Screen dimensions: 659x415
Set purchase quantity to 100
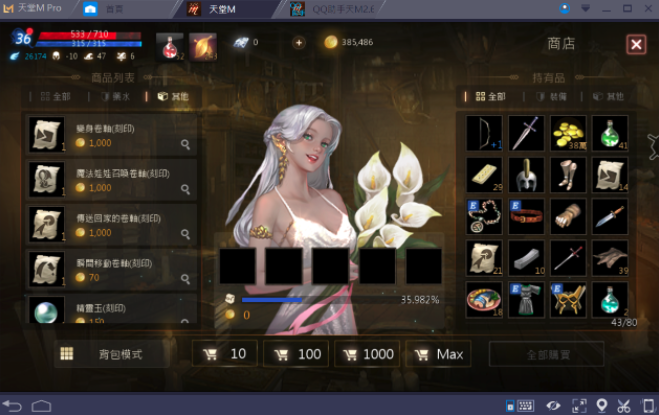296,354
